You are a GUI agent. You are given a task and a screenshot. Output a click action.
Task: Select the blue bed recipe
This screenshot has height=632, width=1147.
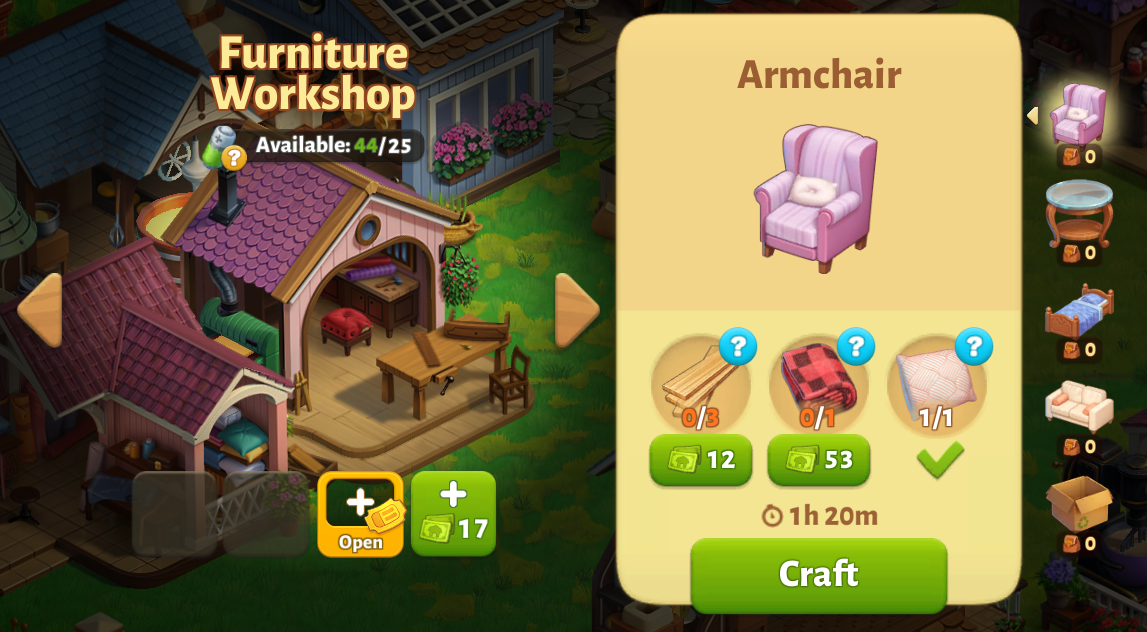1078,310
